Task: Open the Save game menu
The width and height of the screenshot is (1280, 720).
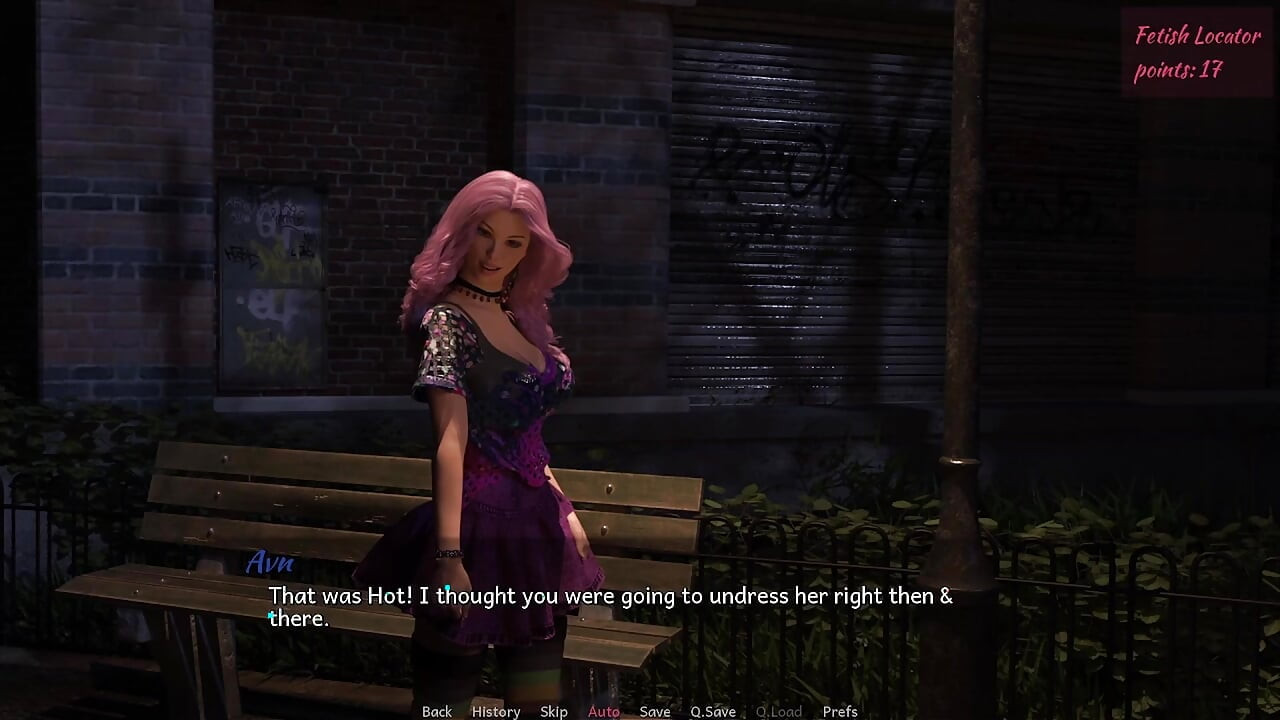Action: (655, 712)
